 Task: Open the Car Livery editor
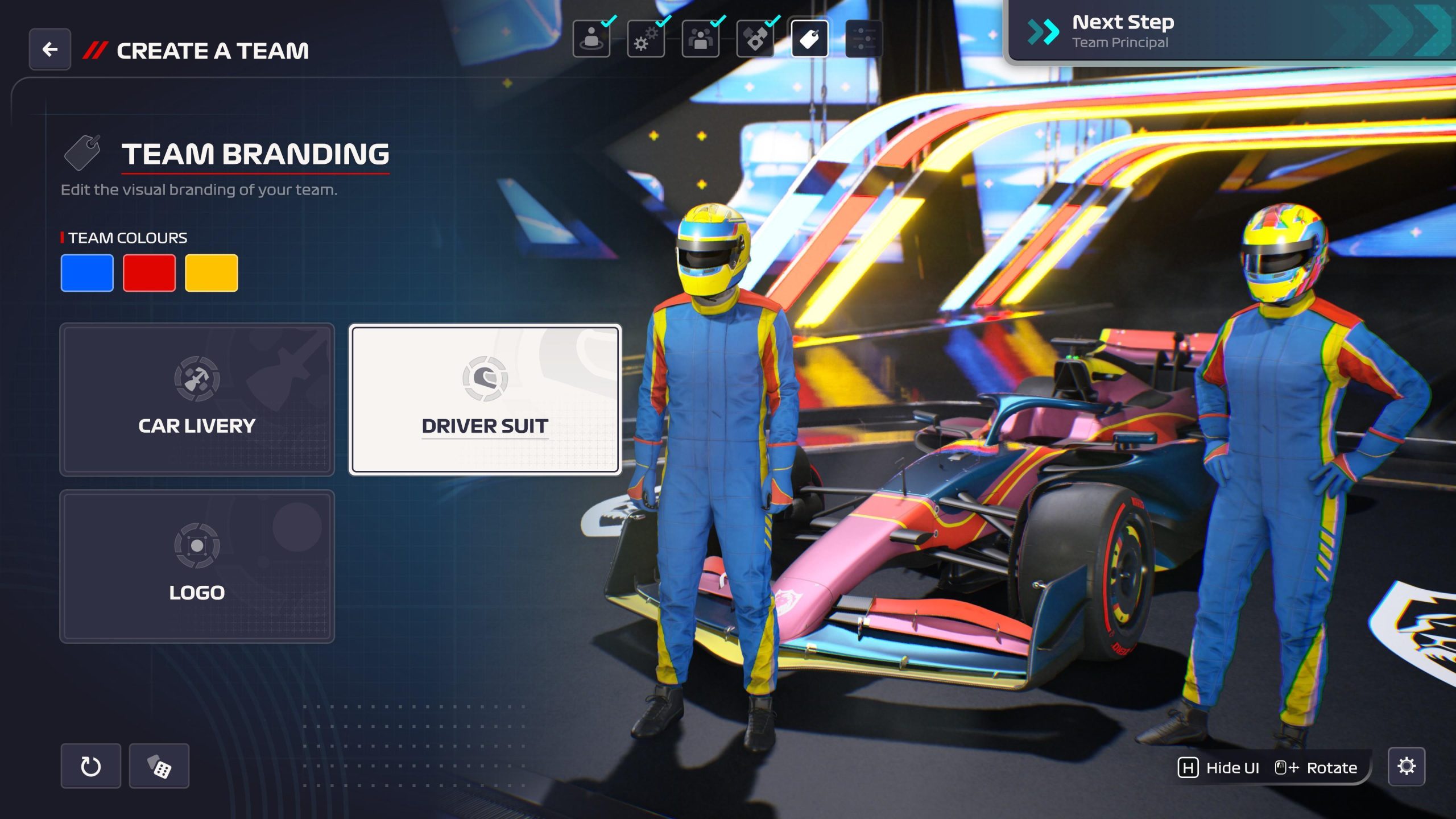tap(197, 399)
